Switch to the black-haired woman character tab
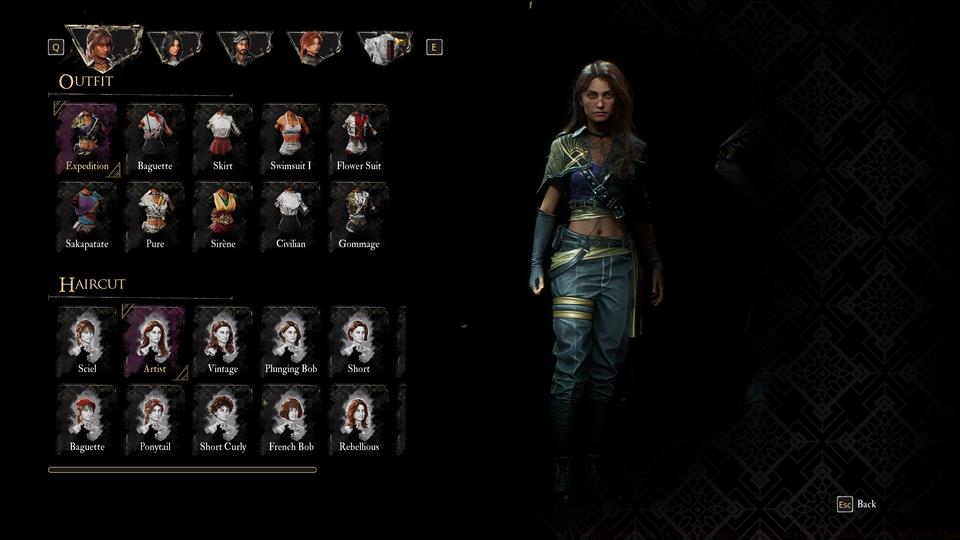 coord(174,46)
